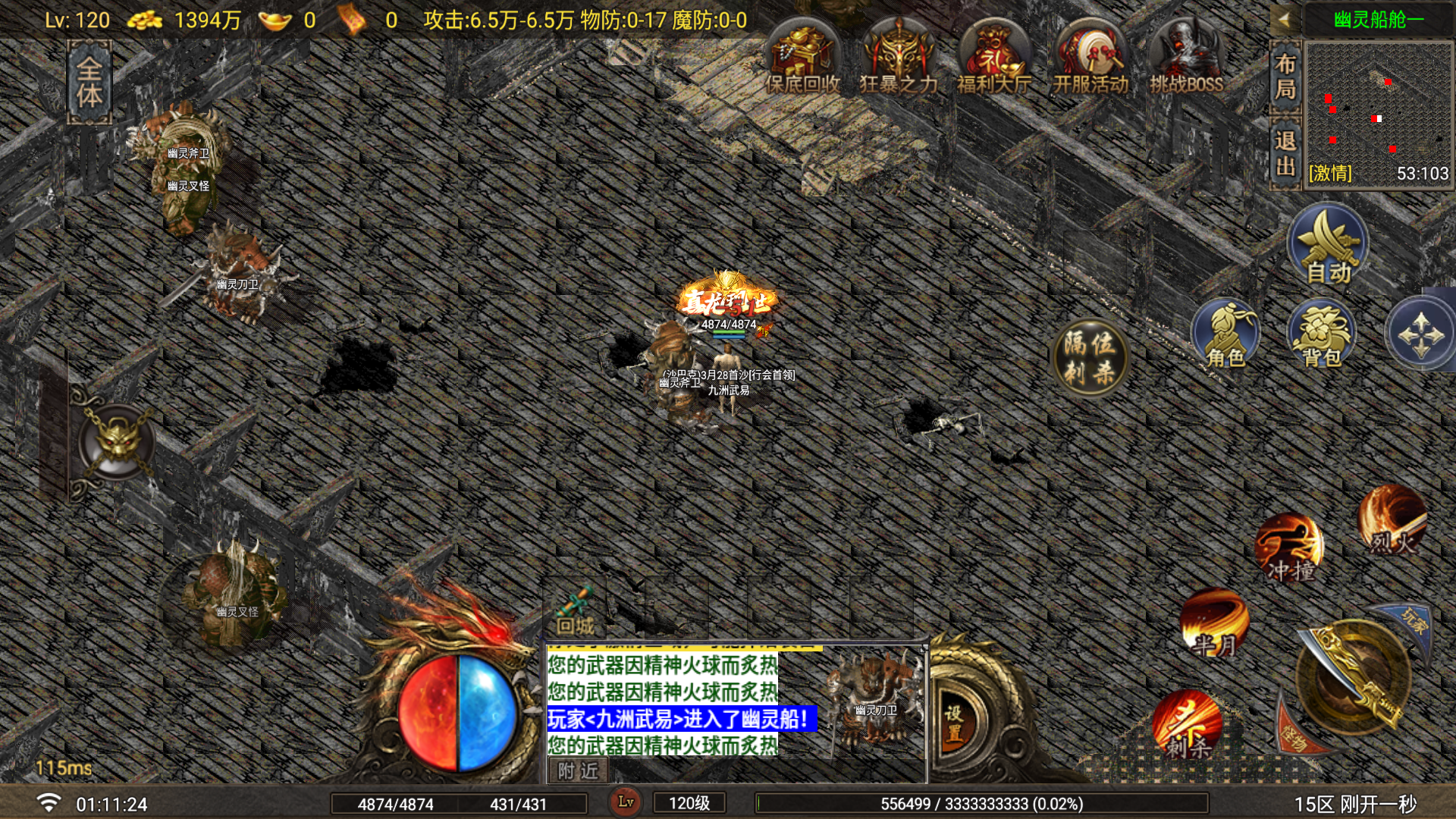Enable 隔位刺杀 assassinate mode
Viewport: 1456px width, 819px height.
(x=1092, y=353)
